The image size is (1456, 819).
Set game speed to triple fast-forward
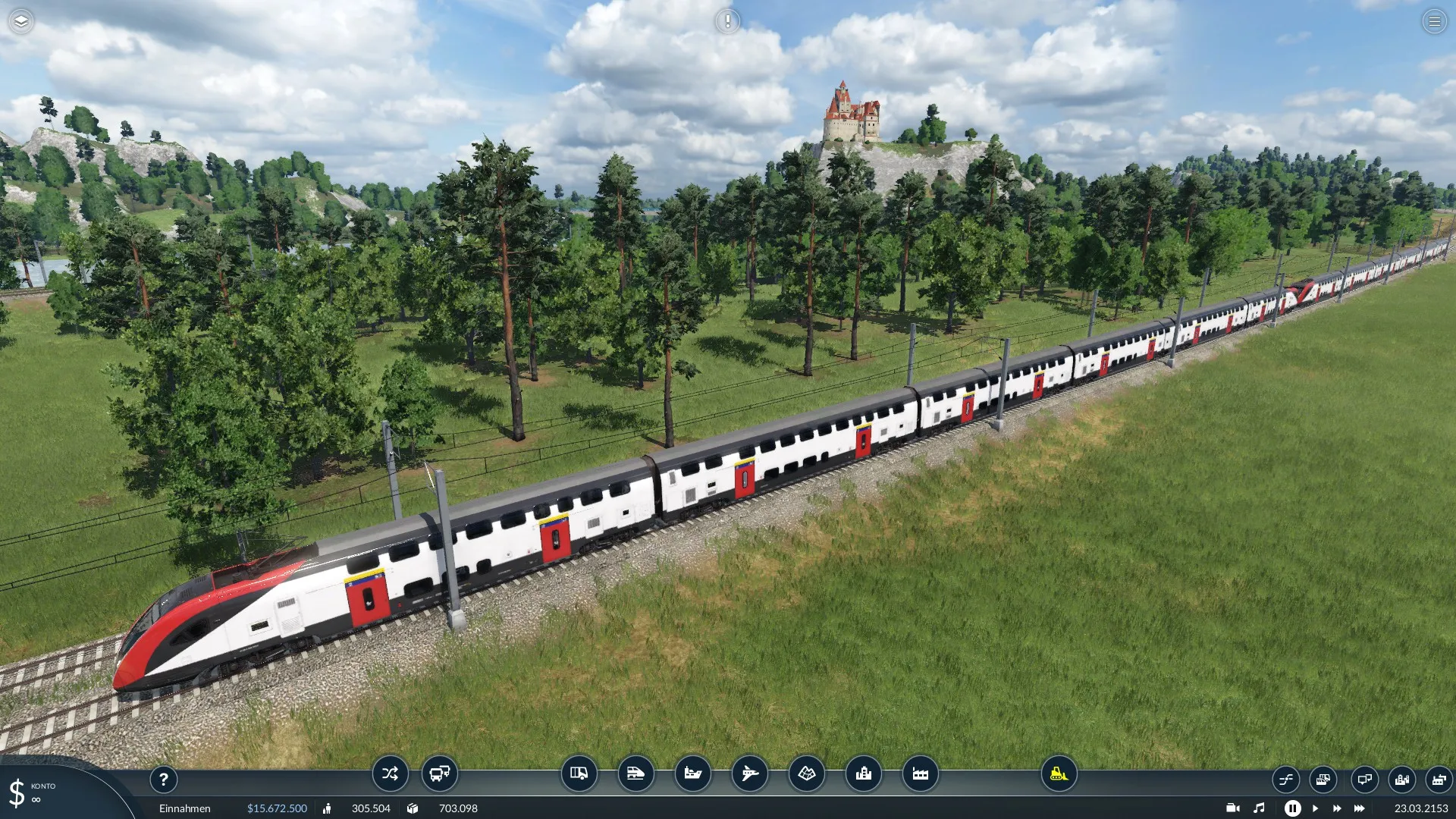click(x=1359, y=808)
